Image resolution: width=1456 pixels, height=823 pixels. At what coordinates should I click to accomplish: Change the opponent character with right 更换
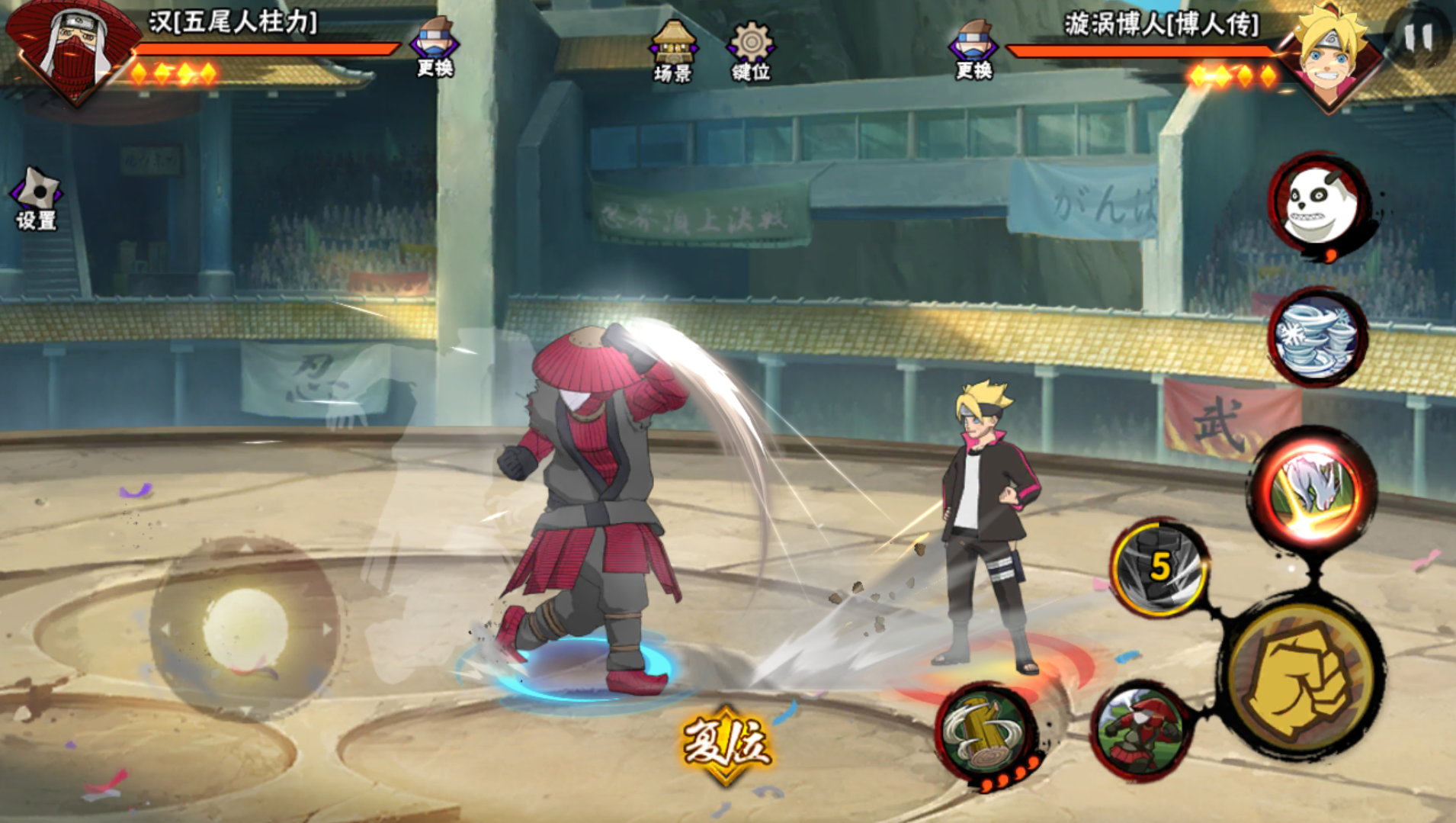point(973,49)
